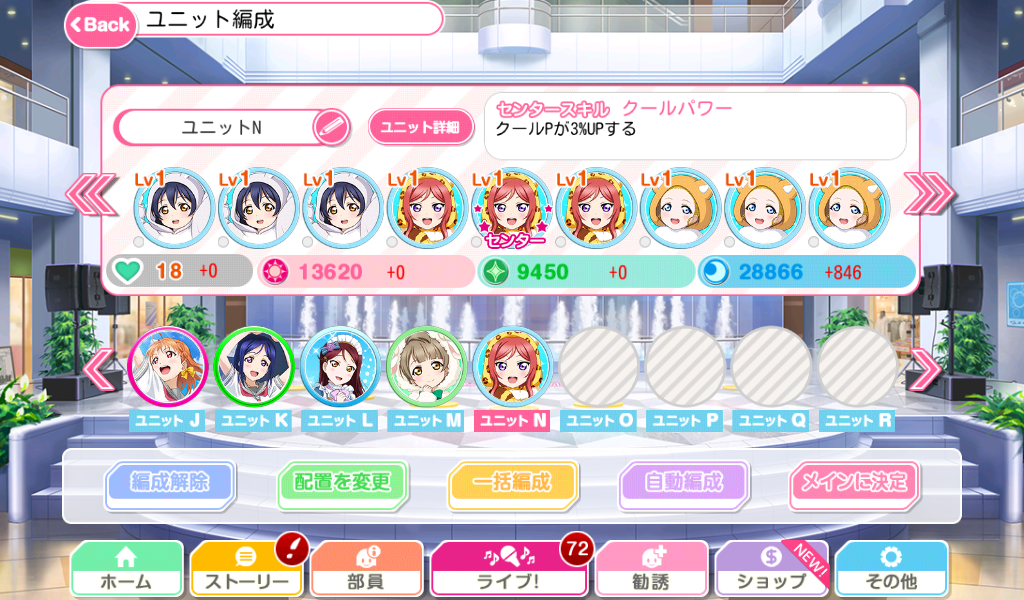Select empty unit slot ユニット O
This screenshot has height=600, width=1024.
tap(599, 366)
